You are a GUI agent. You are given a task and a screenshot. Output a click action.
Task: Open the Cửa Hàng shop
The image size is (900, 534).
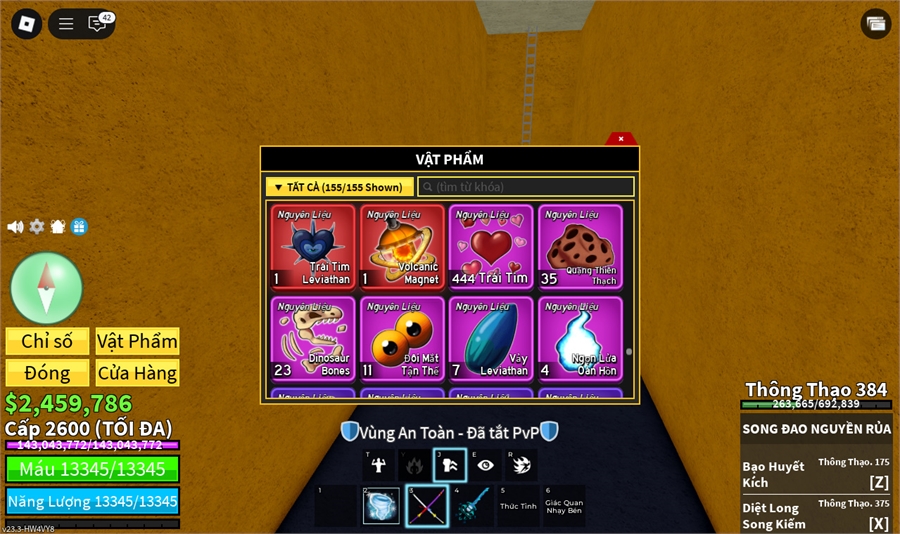(137, 373)
